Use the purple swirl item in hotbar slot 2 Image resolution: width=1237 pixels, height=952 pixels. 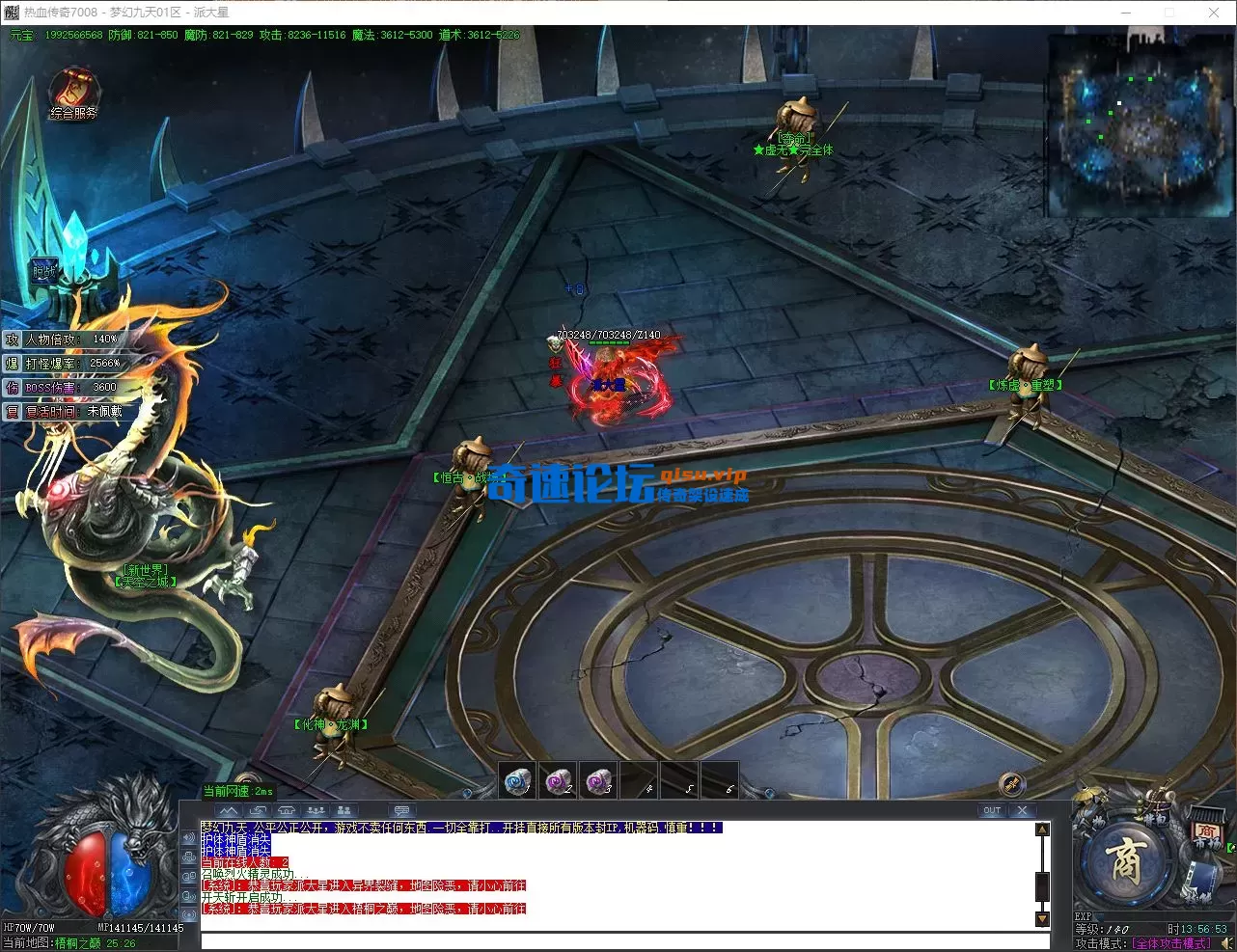559,780
